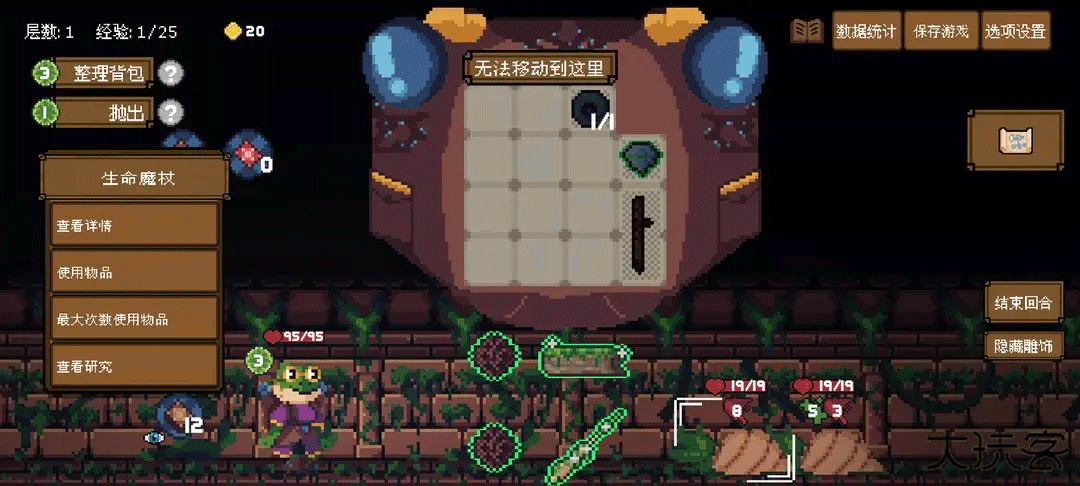Select 使用物品 to use the staff
The height and width of the screenshot is (486, 1080).
(134, 273)
